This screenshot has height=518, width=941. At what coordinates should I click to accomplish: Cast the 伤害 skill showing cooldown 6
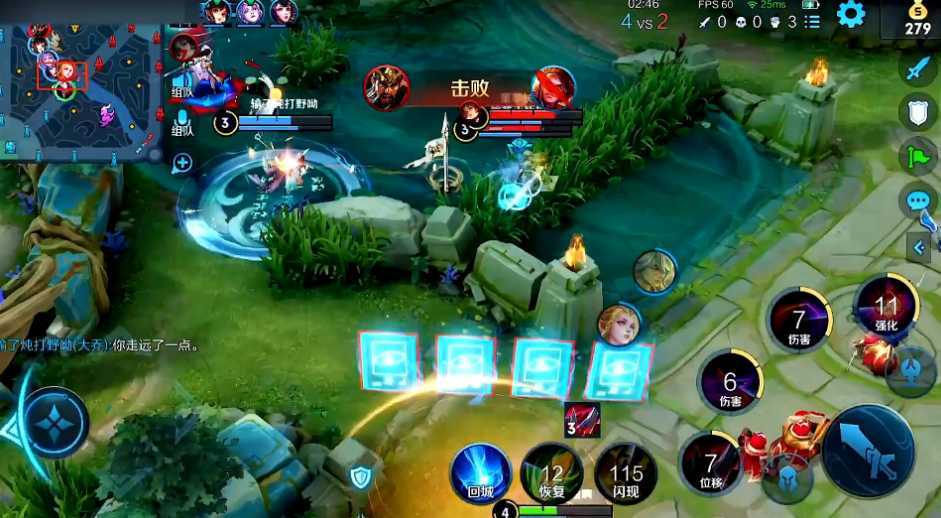tap(730, 382)
